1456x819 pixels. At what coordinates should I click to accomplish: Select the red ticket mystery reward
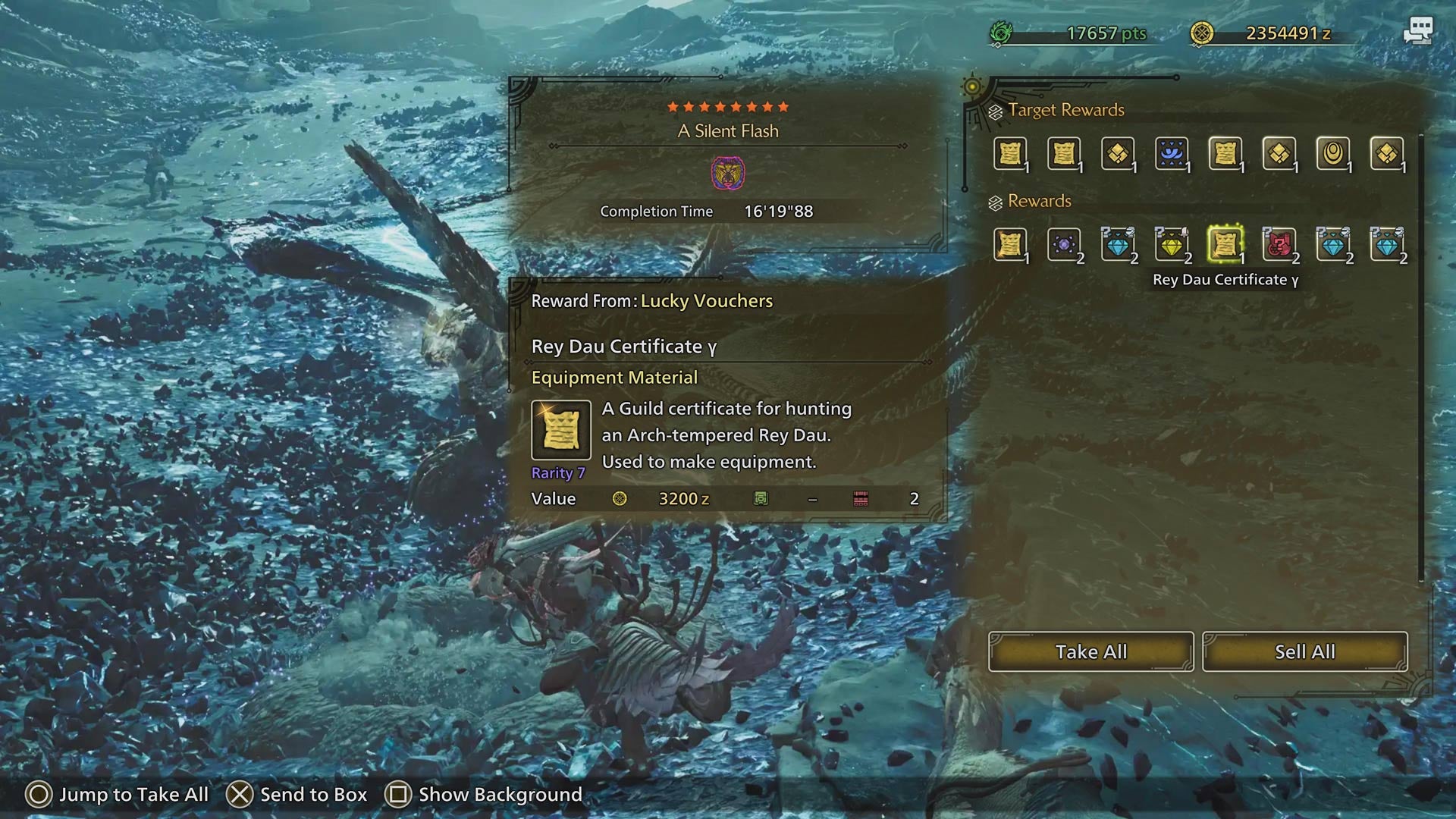[1279, 244]
